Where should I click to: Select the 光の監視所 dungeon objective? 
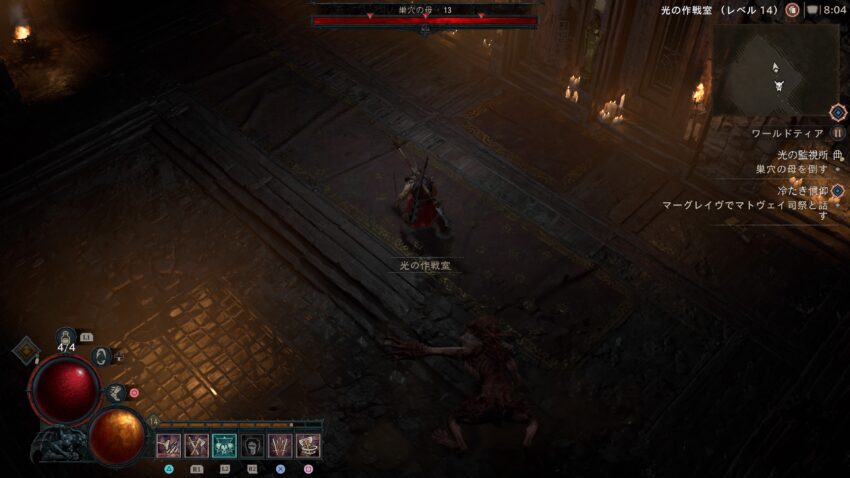[803, 155]
